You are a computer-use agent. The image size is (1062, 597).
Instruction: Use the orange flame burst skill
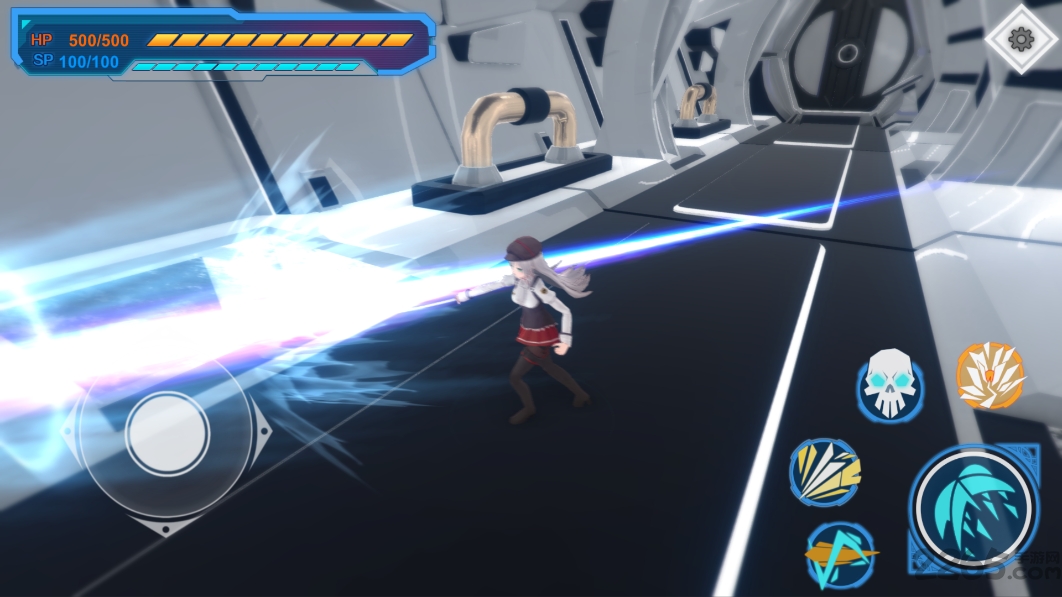[990, 376]
